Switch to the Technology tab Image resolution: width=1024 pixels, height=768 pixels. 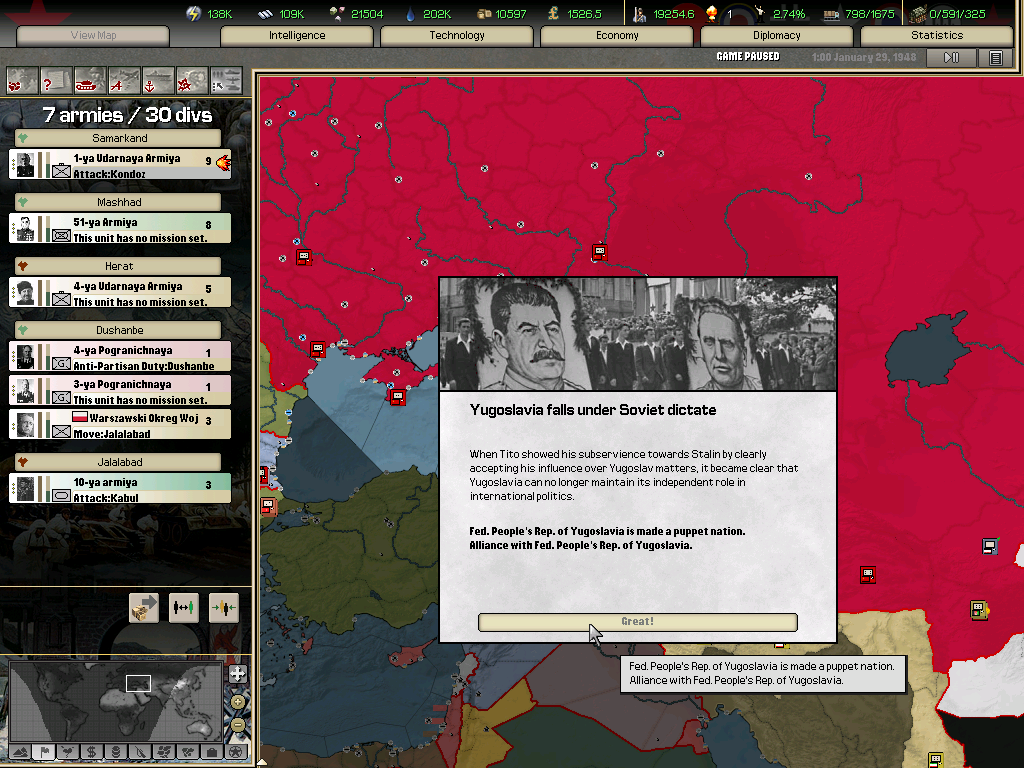click(457, 36)
